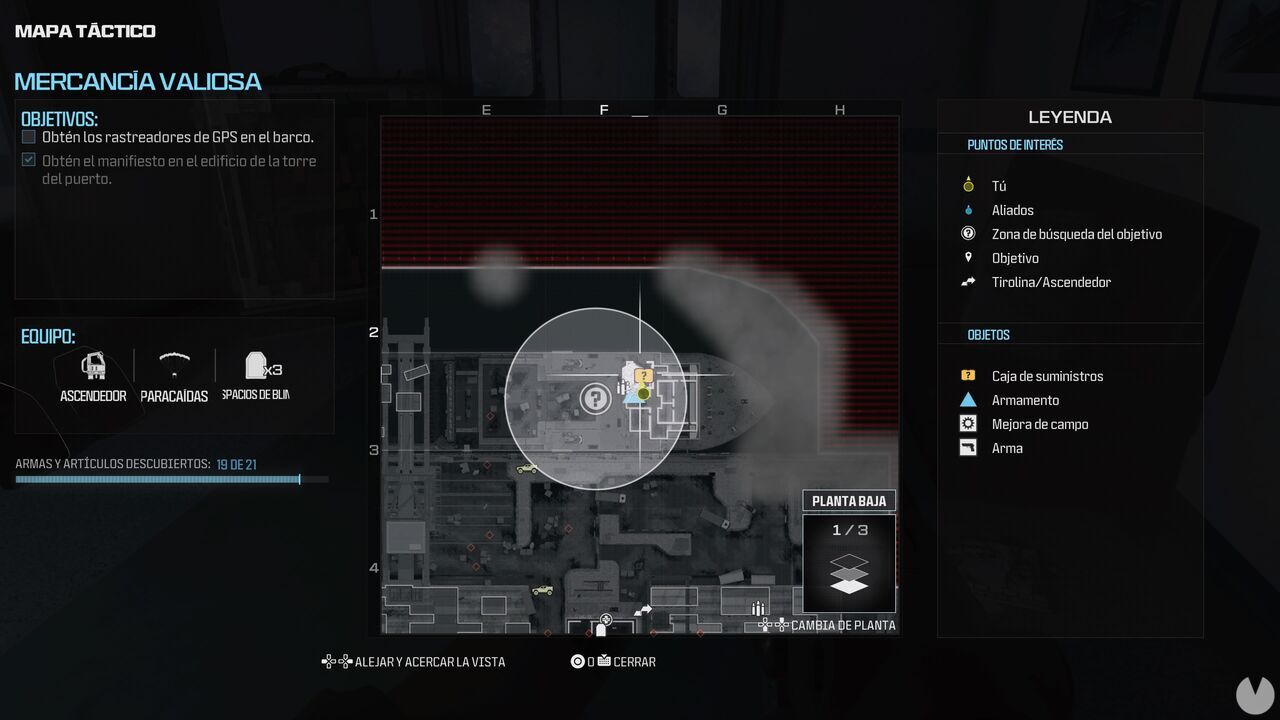The height and width of the screenshot is (720, 1280).
Task: Expand the Planta Baja floor panel
Action: 849,500
